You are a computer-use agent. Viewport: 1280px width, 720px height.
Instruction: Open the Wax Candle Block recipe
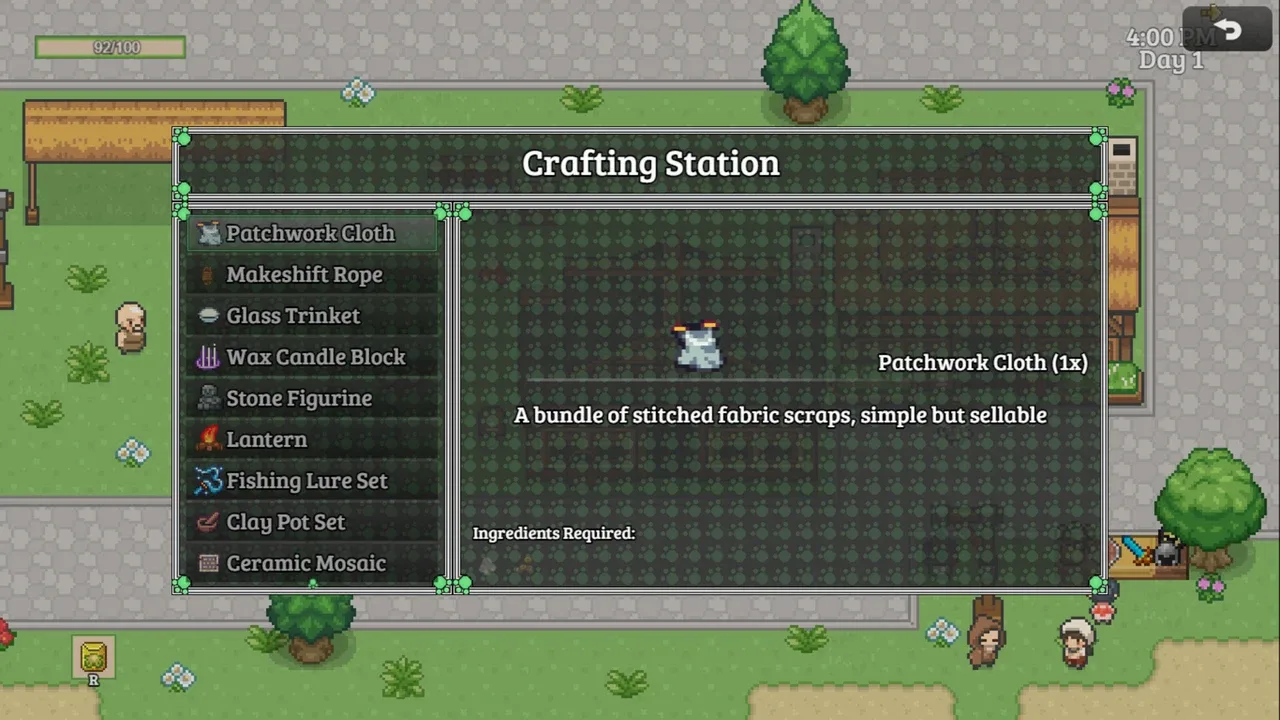(315, 357)
